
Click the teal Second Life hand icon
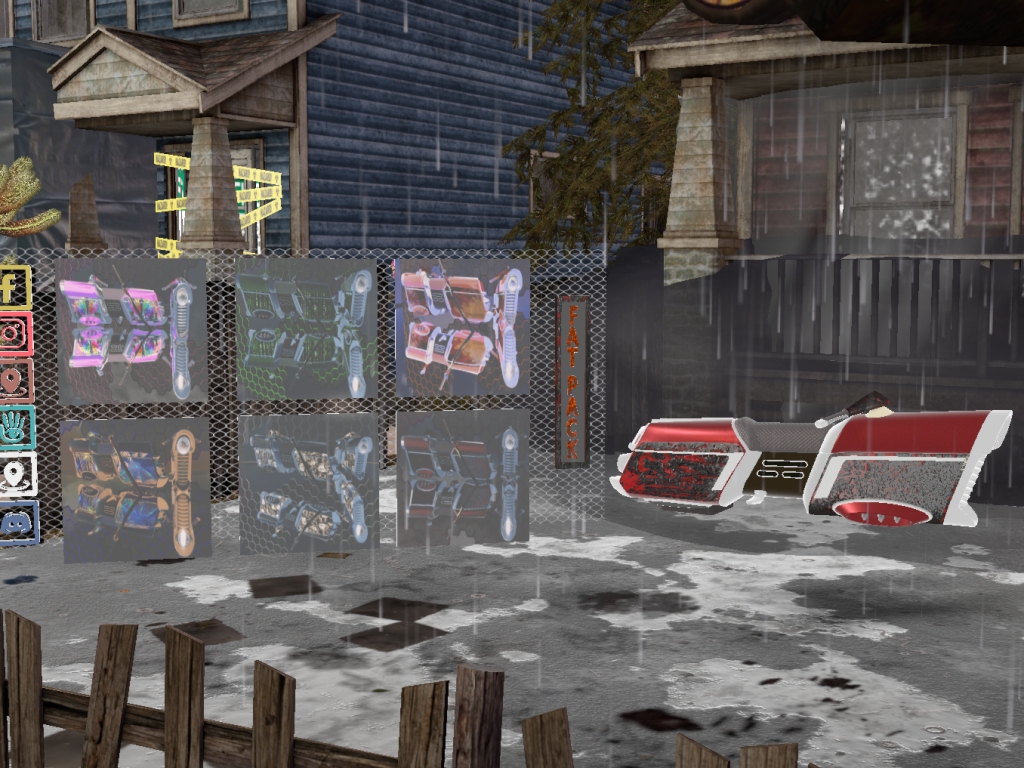16,428
